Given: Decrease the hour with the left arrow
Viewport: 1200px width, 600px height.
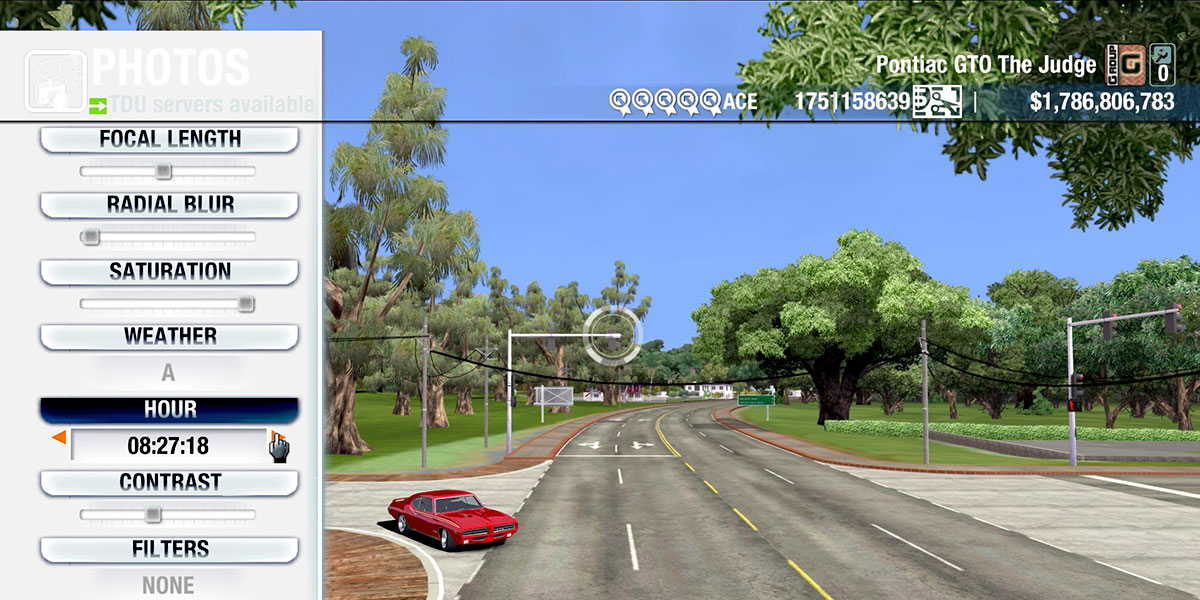Looking at the screenshot, I should (59, 438).
